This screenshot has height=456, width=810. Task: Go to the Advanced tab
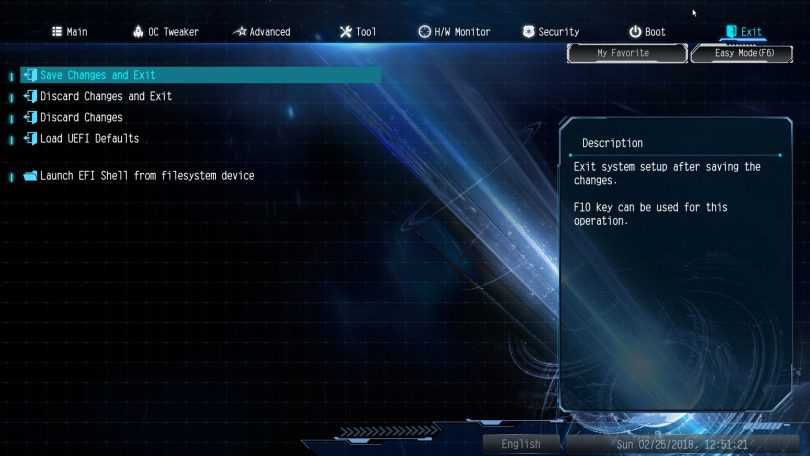click(261, 32)
